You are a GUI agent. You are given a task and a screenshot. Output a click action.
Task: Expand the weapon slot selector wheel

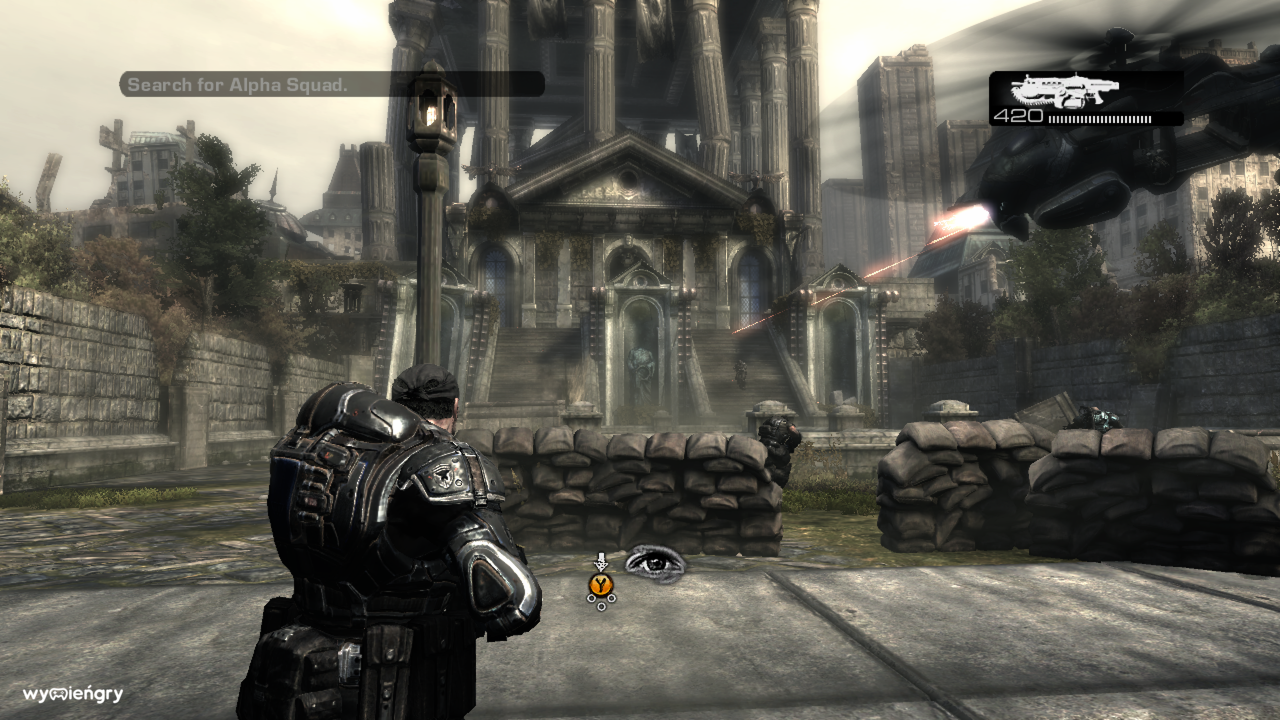point(601,600)
